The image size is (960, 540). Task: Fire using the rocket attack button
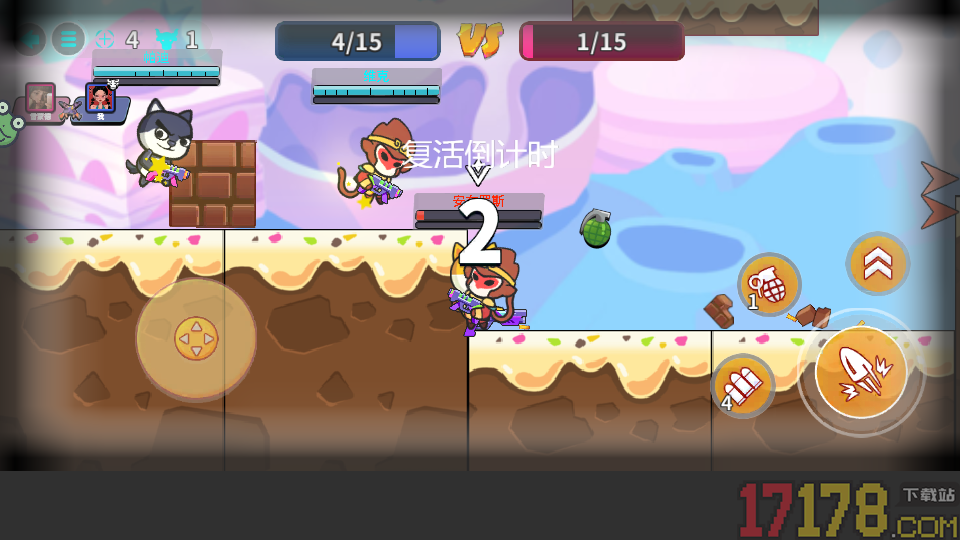861,372
